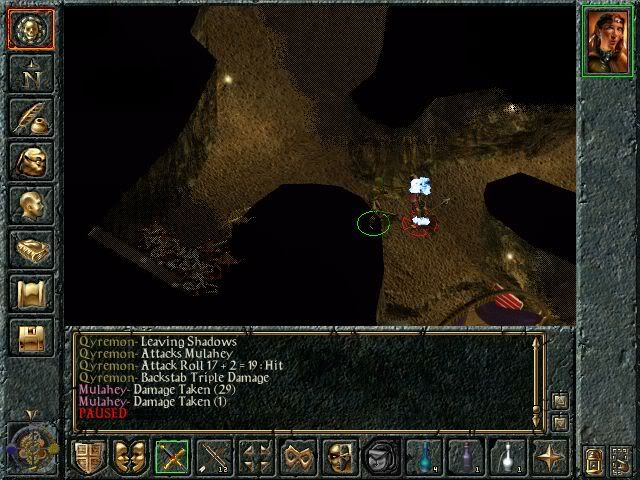Open the inventory screen with the armored bust

point(30,161)
